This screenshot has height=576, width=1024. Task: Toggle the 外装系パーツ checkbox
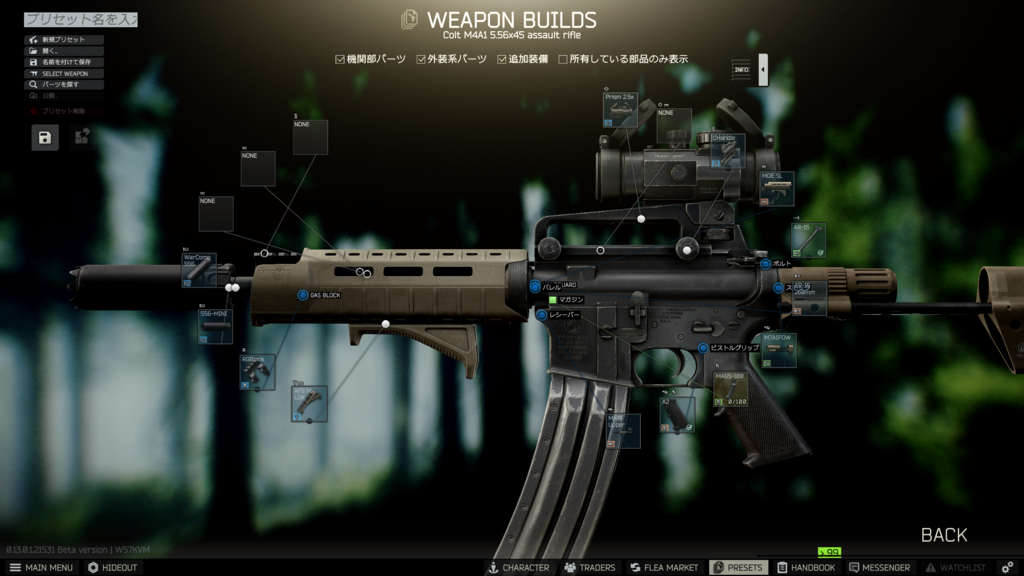(421, 59)
